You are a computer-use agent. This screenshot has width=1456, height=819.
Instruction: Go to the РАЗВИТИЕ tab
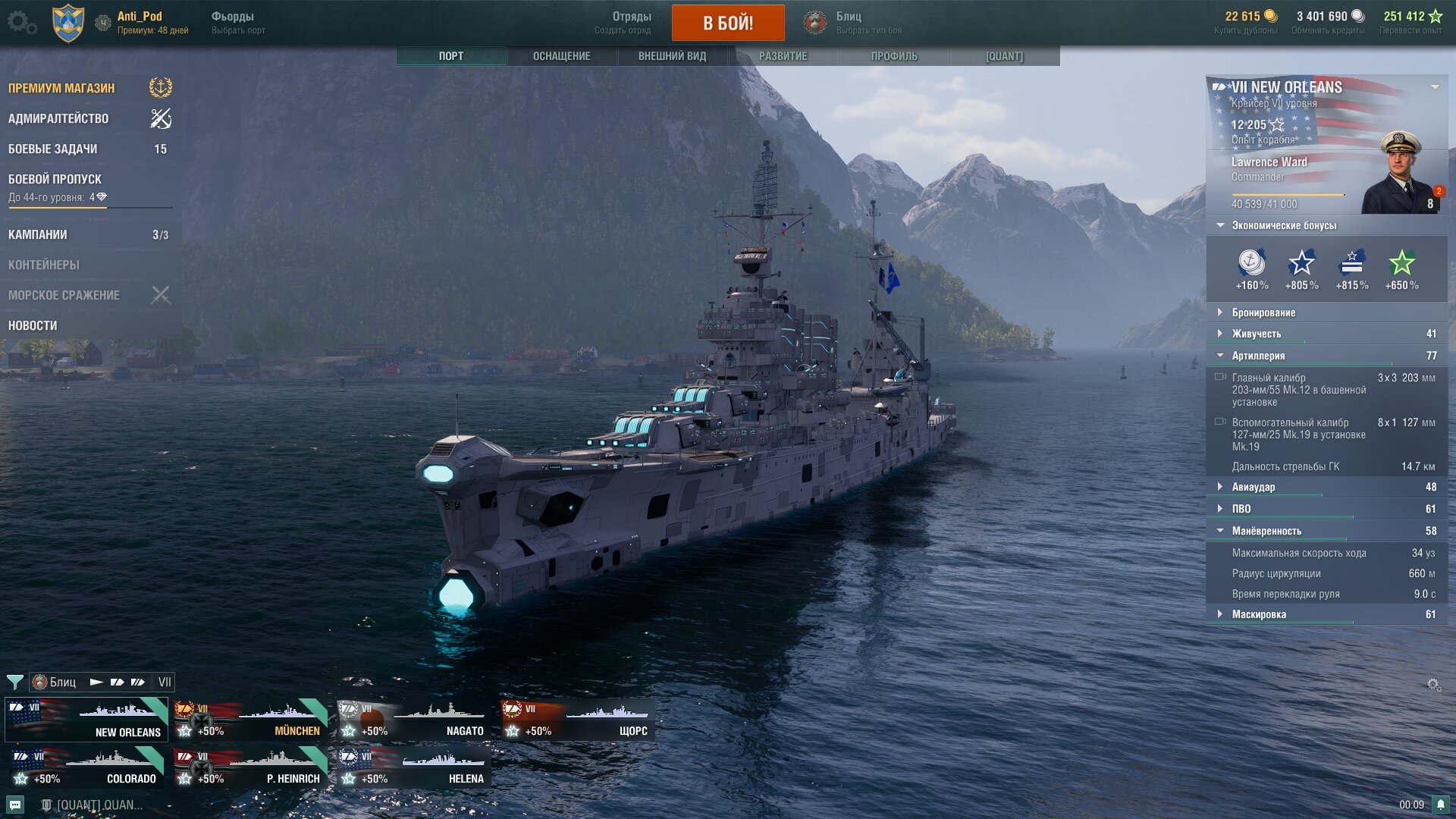click(783, 56)
